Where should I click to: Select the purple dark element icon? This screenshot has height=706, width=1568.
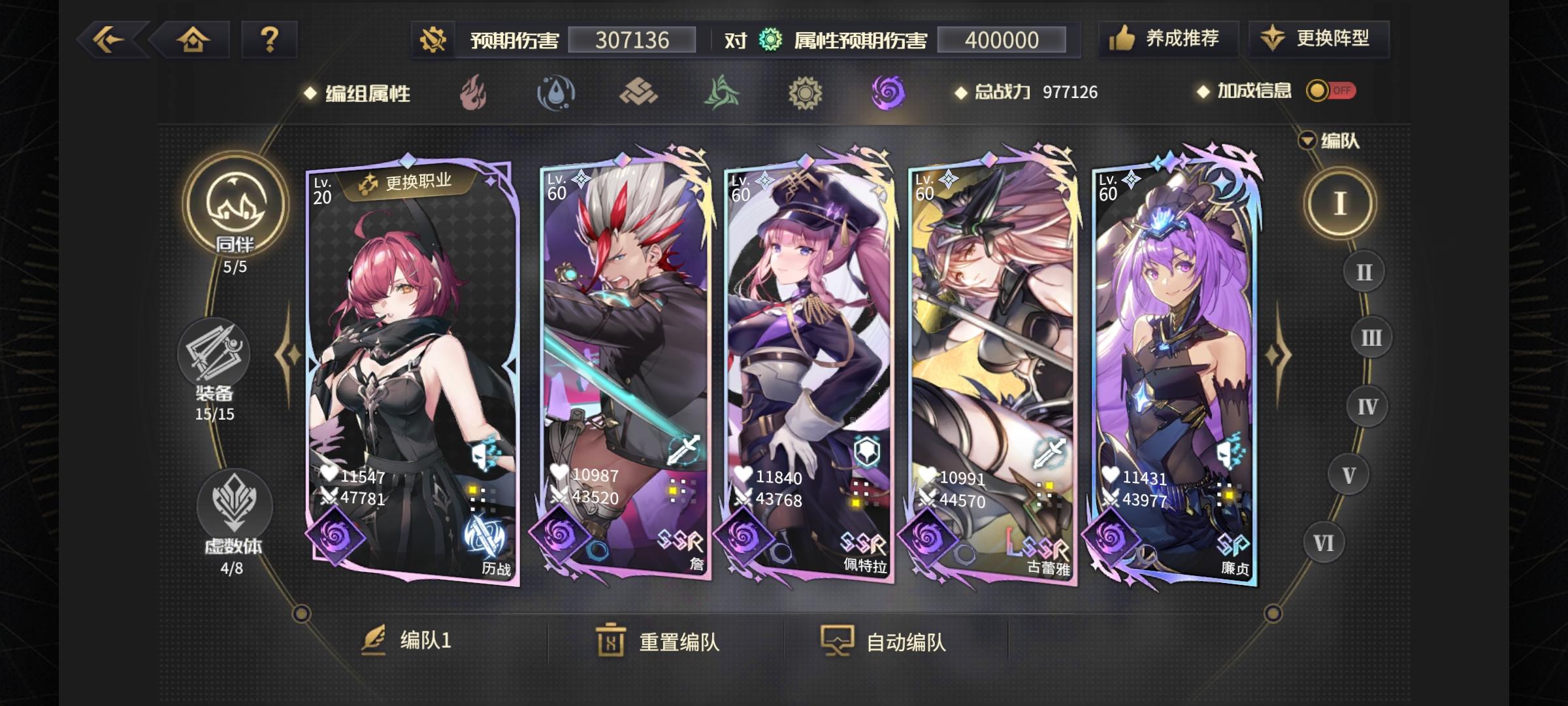coord(887,93)
